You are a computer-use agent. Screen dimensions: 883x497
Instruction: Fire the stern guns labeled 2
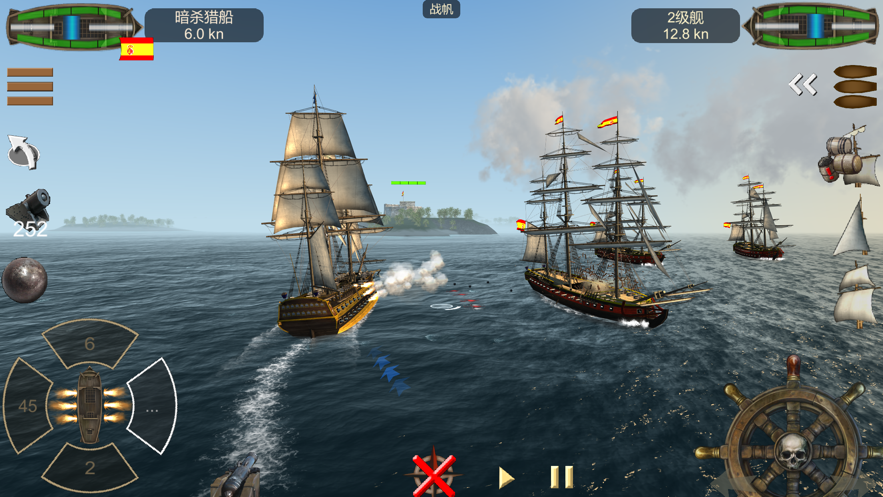pyautogui.click(x=90, y=466)
